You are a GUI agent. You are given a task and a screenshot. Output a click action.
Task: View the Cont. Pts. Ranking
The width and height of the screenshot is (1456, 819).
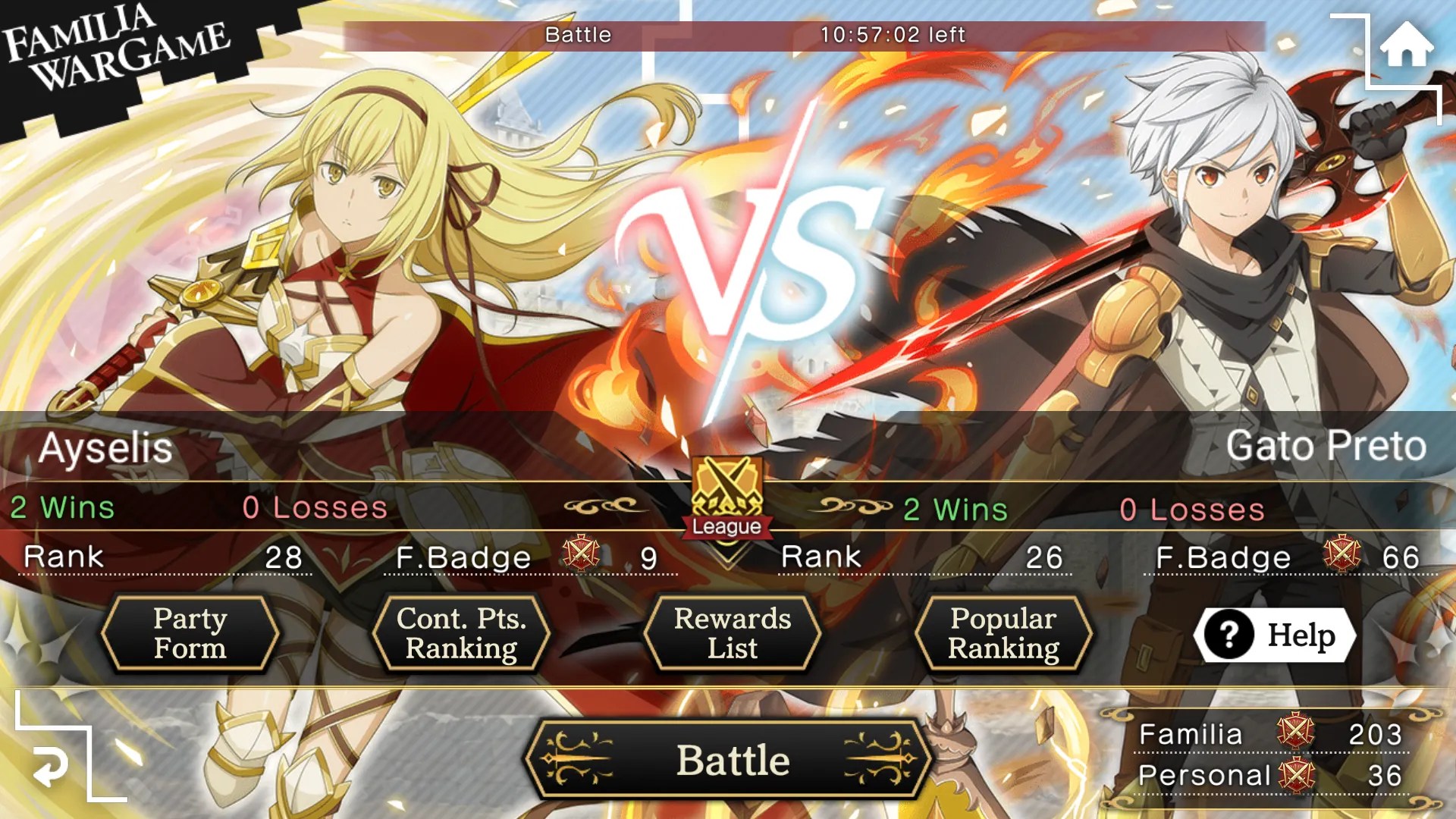pyautogui.click(x=461, y=633)
